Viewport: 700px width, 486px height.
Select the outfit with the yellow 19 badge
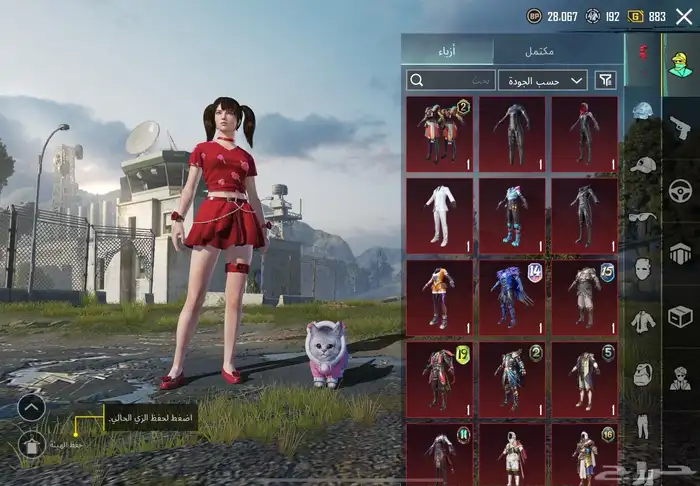click(440, 378)
